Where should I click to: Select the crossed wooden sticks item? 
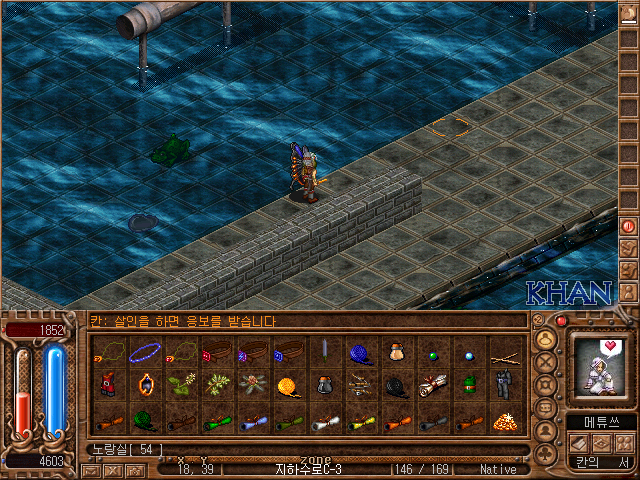(504, 351)
